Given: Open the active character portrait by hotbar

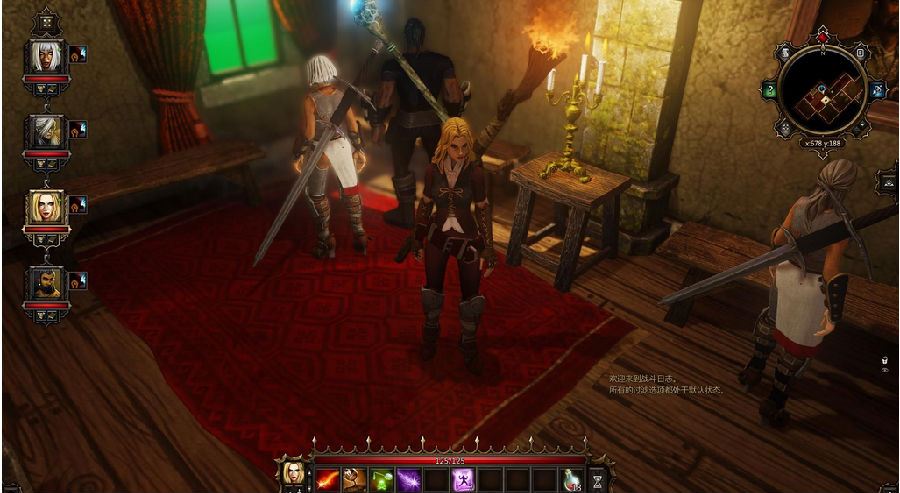Looking at the screenshot, I should pos(294,472).
